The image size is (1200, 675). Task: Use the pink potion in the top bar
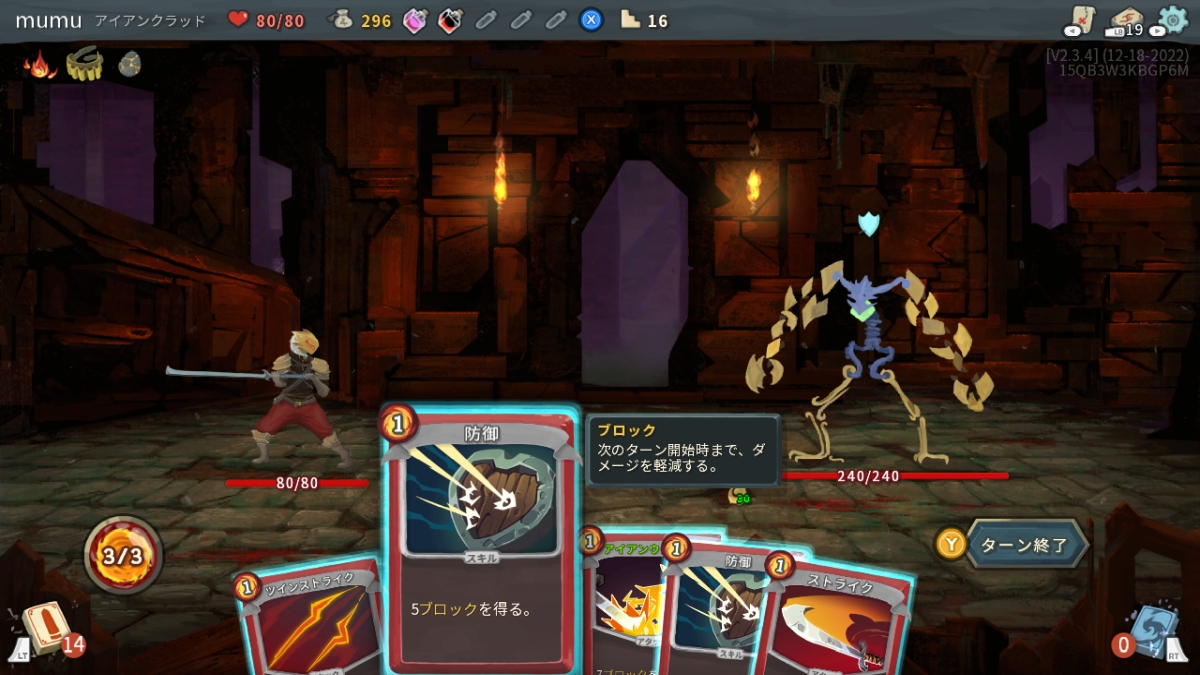(415, 20)
